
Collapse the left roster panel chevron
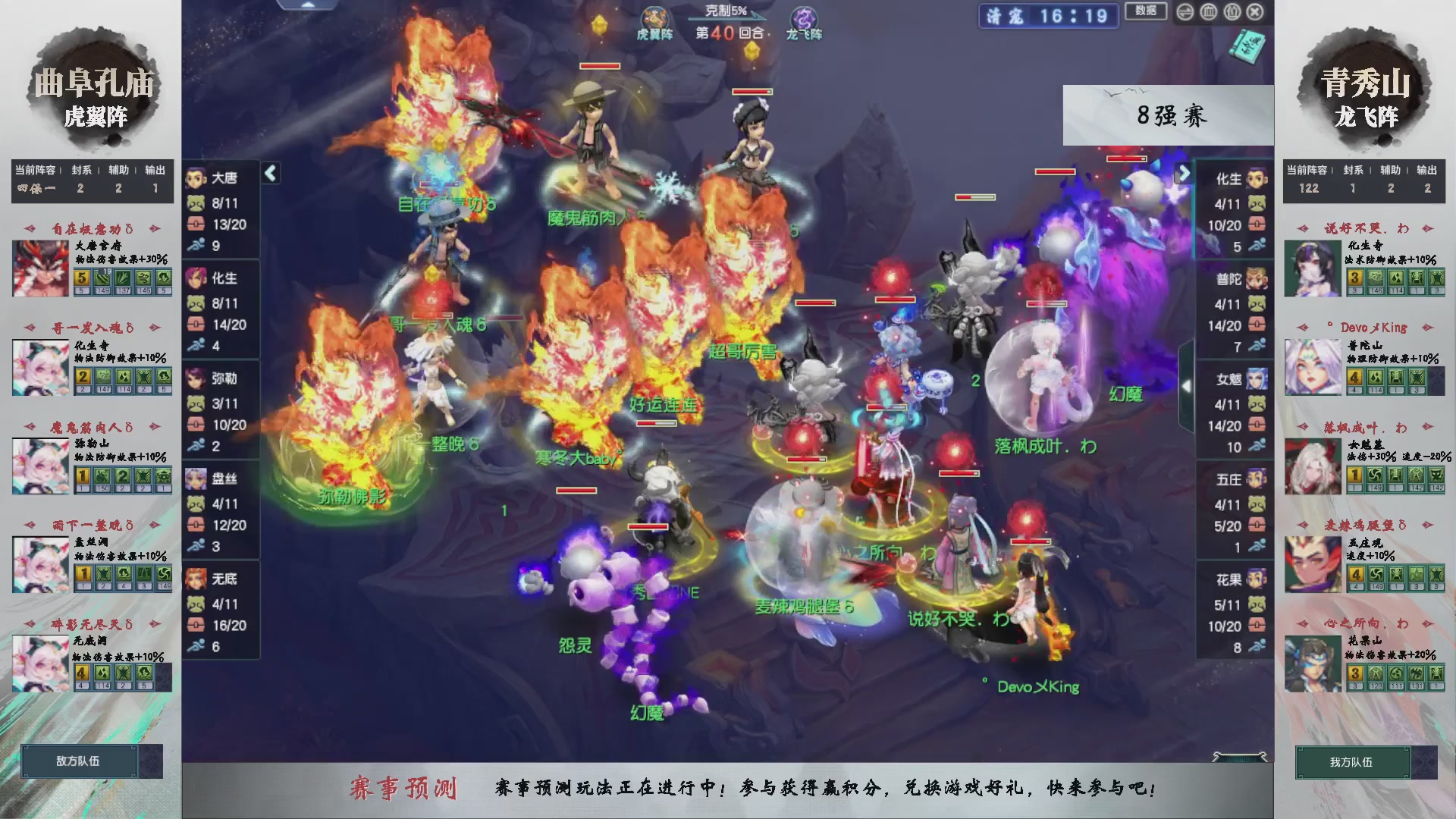tap(270, 173)
